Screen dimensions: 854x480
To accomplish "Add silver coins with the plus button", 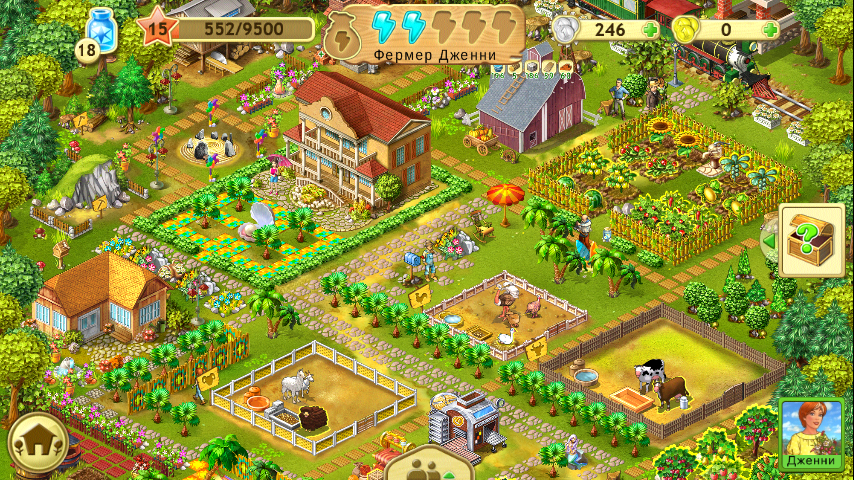I will pos(652,30).
